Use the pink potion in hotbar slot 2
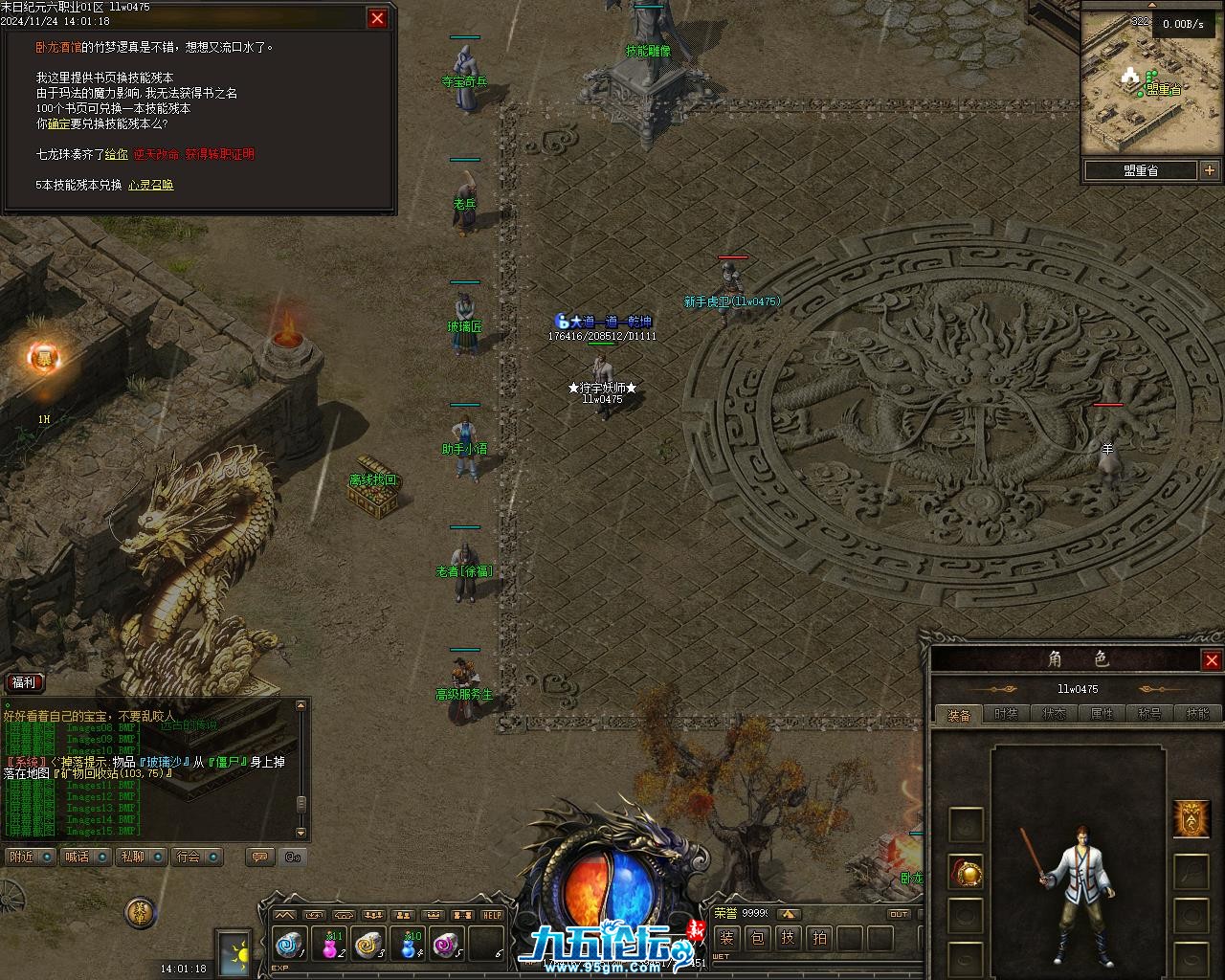 tap(332, 945)
